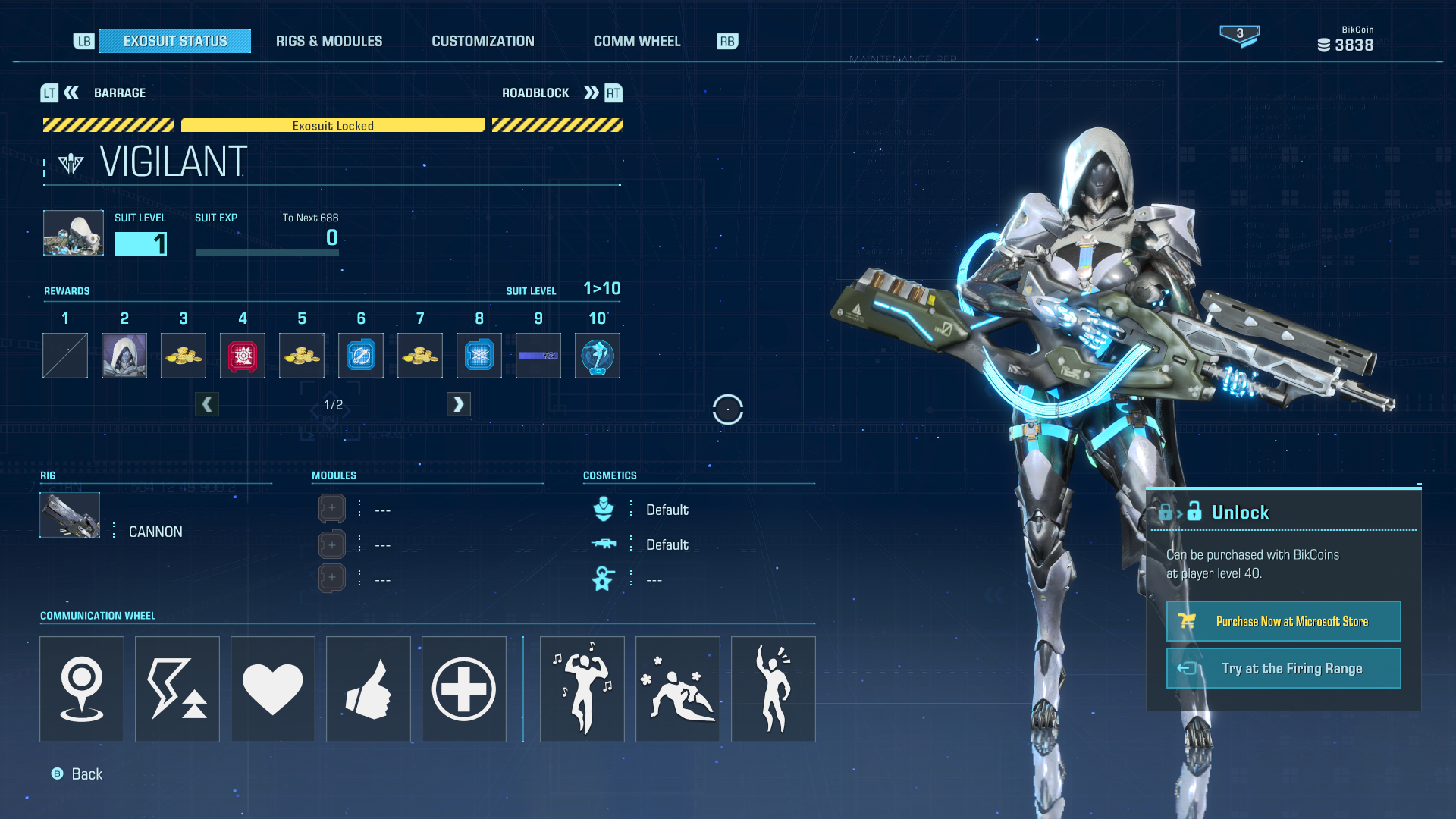Switch to the Customization tab

click(483, 41)
